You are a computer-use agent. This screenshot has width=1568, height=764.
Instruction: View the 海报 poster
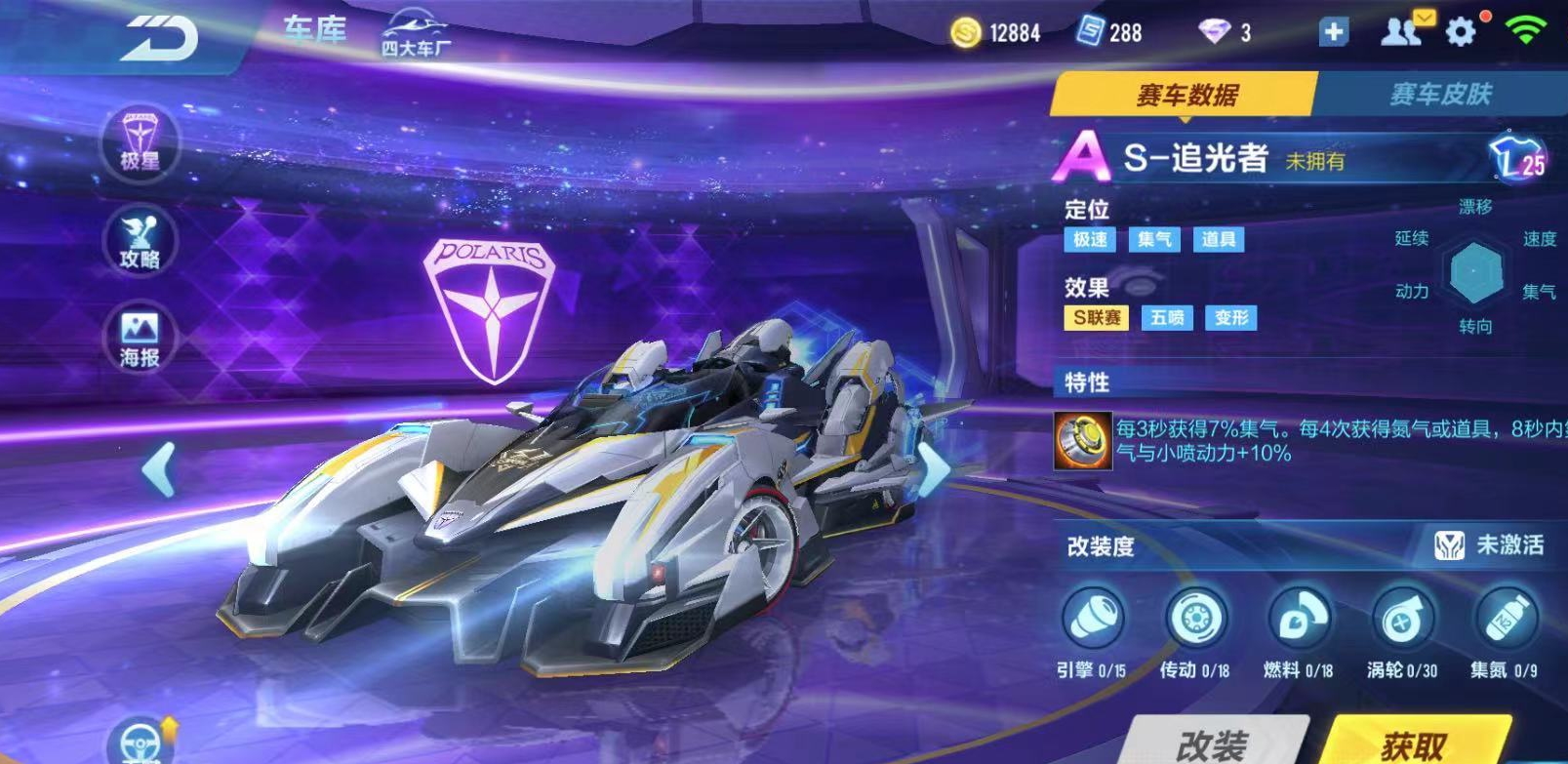point(141,338)
